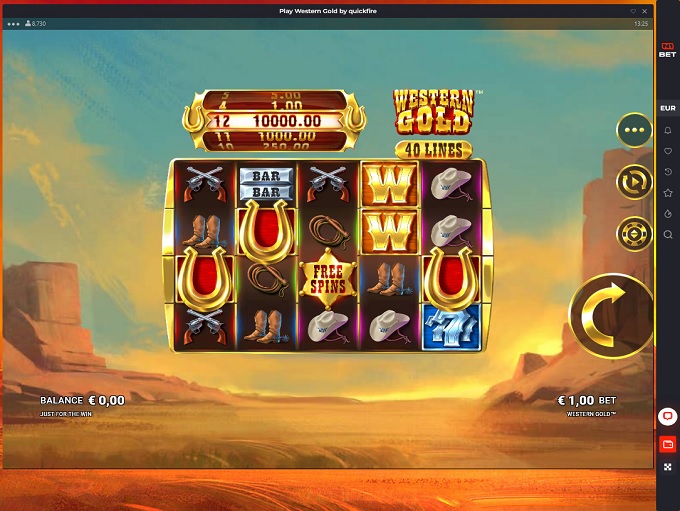Open the notifications bell in sidebar

(668, 130)
